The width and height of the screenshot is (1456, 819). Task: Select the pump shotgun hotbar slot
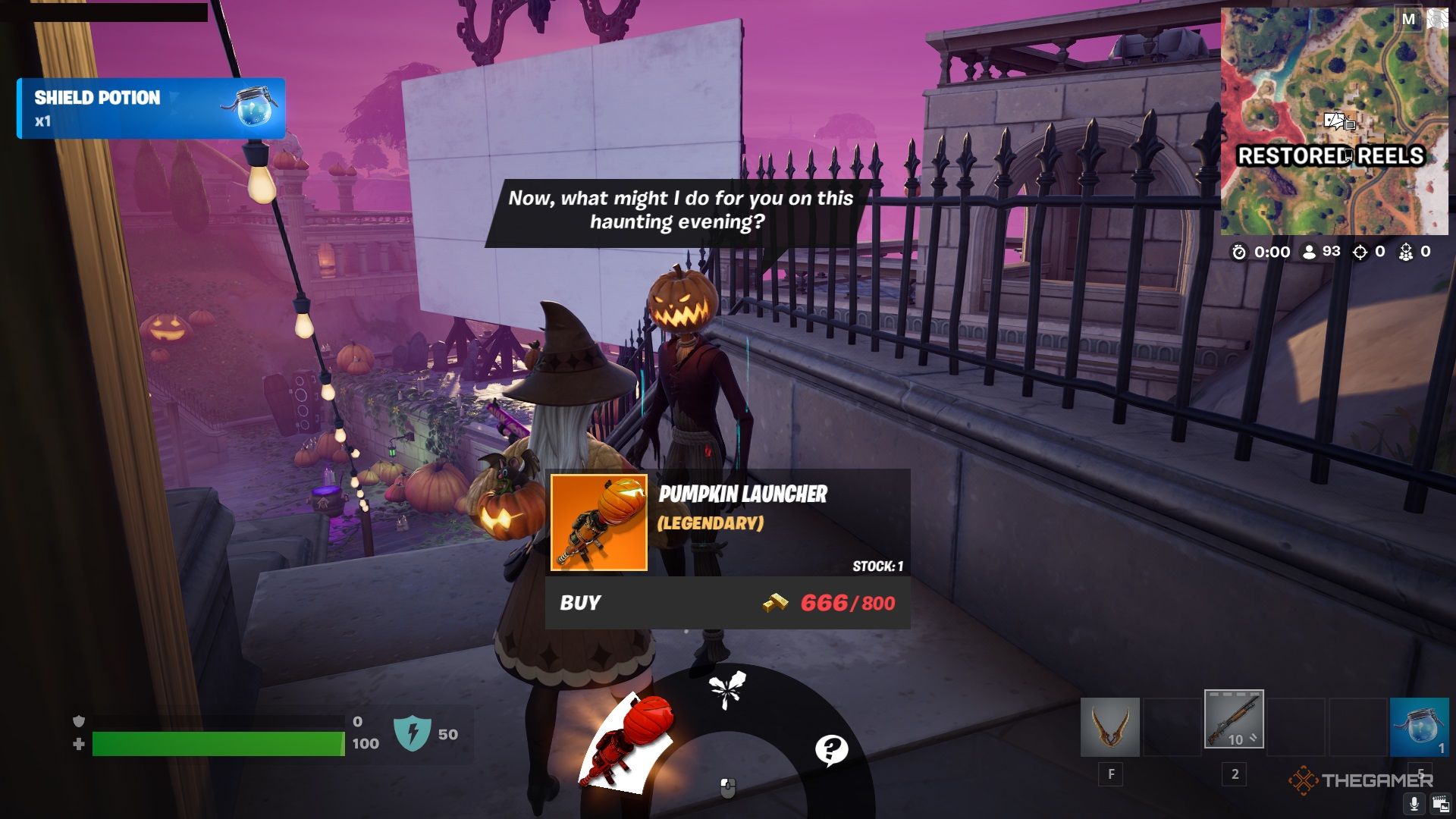tap(1234, 719)
